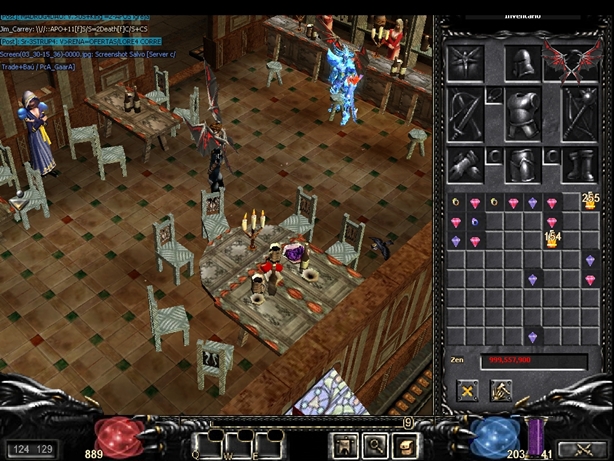Viewport: 614px width, 461px height.
Task: Click the helmeted figure button on bottom bar
Action: click(347, 444)
